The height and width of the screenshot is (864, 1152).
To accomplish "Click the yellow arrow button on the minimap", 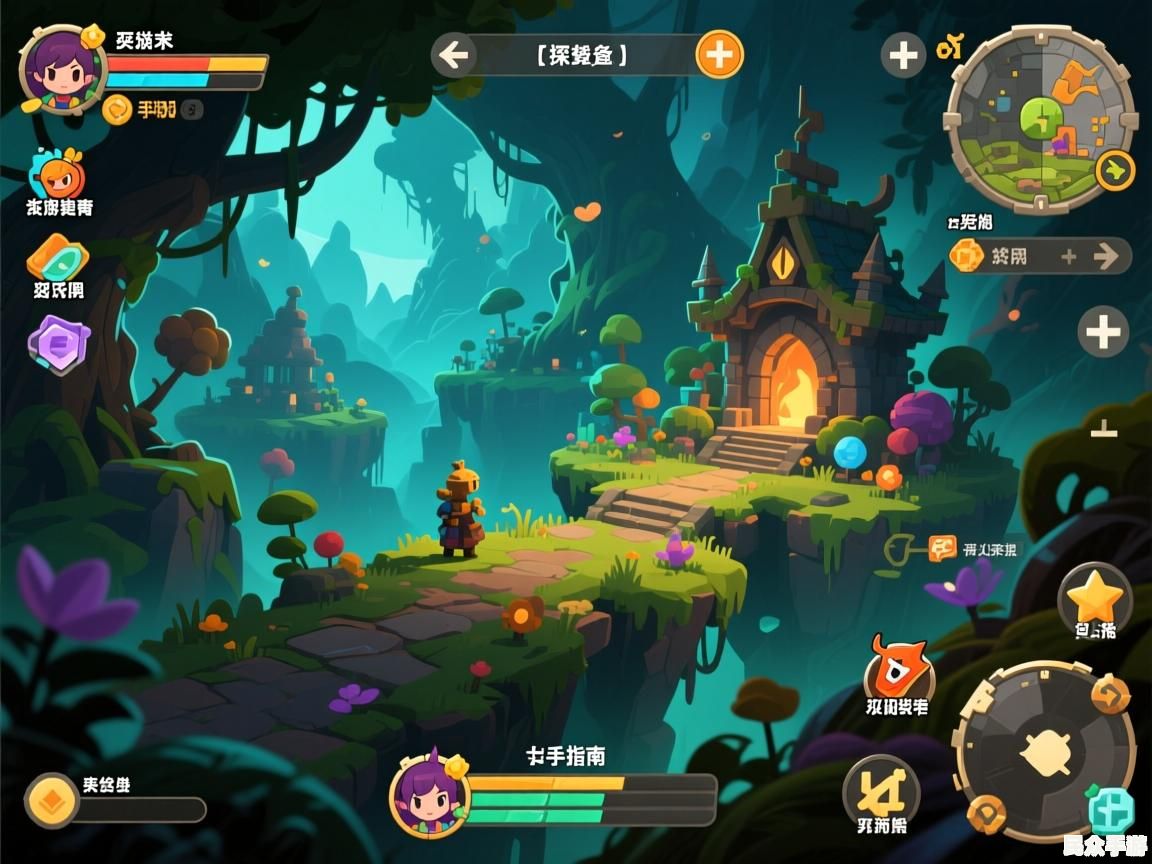I will coord(1115,170).
